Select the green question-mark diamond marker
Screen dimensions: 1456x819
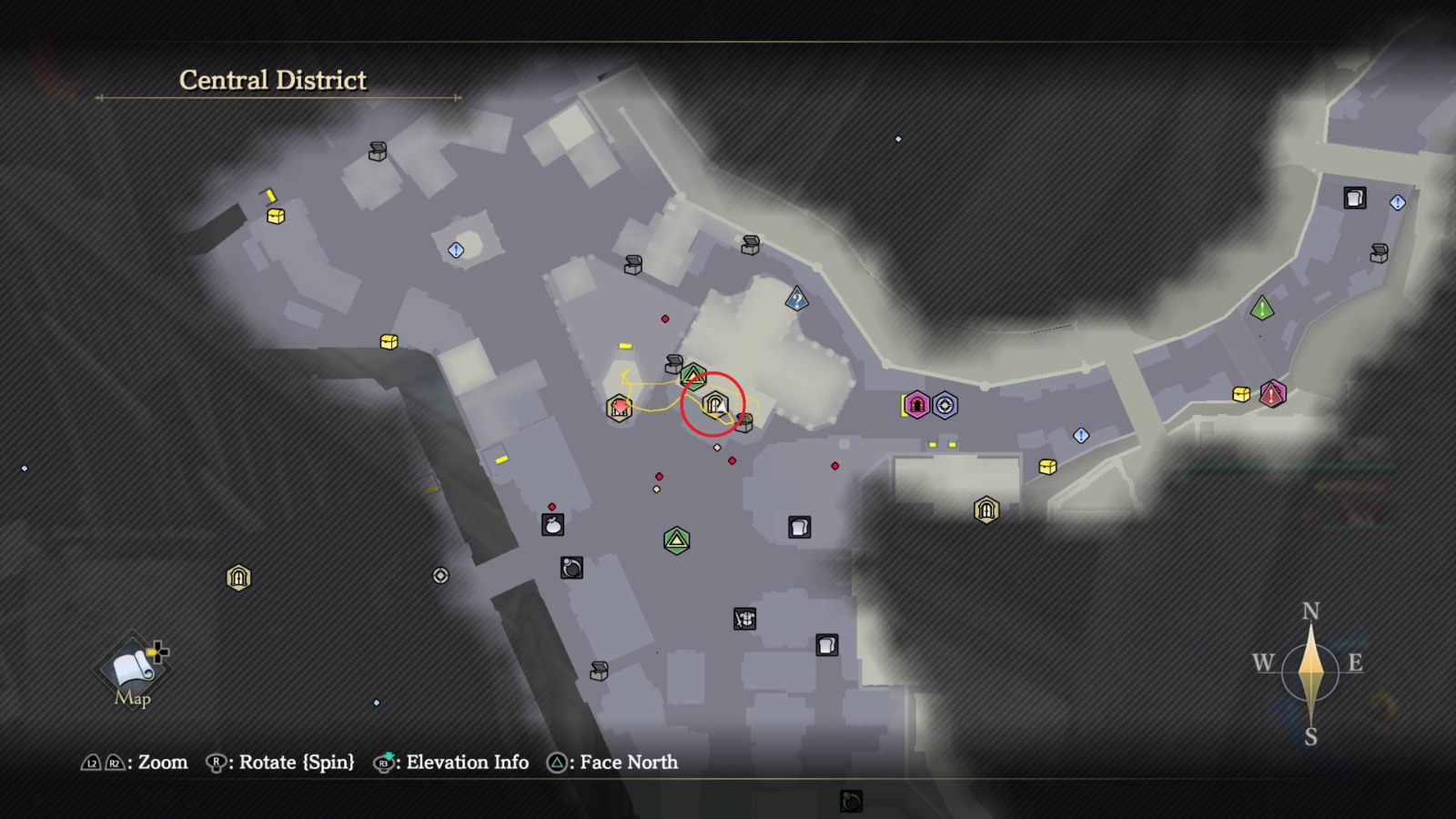click(795, 298)
